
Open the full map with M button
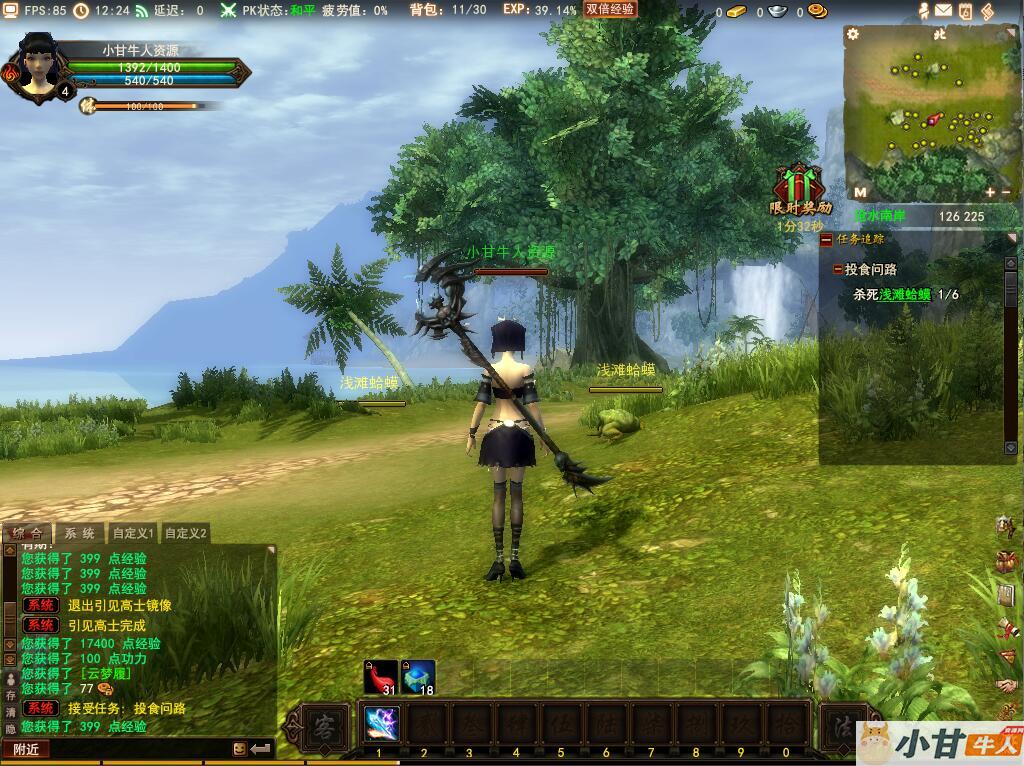coord(860,191)
